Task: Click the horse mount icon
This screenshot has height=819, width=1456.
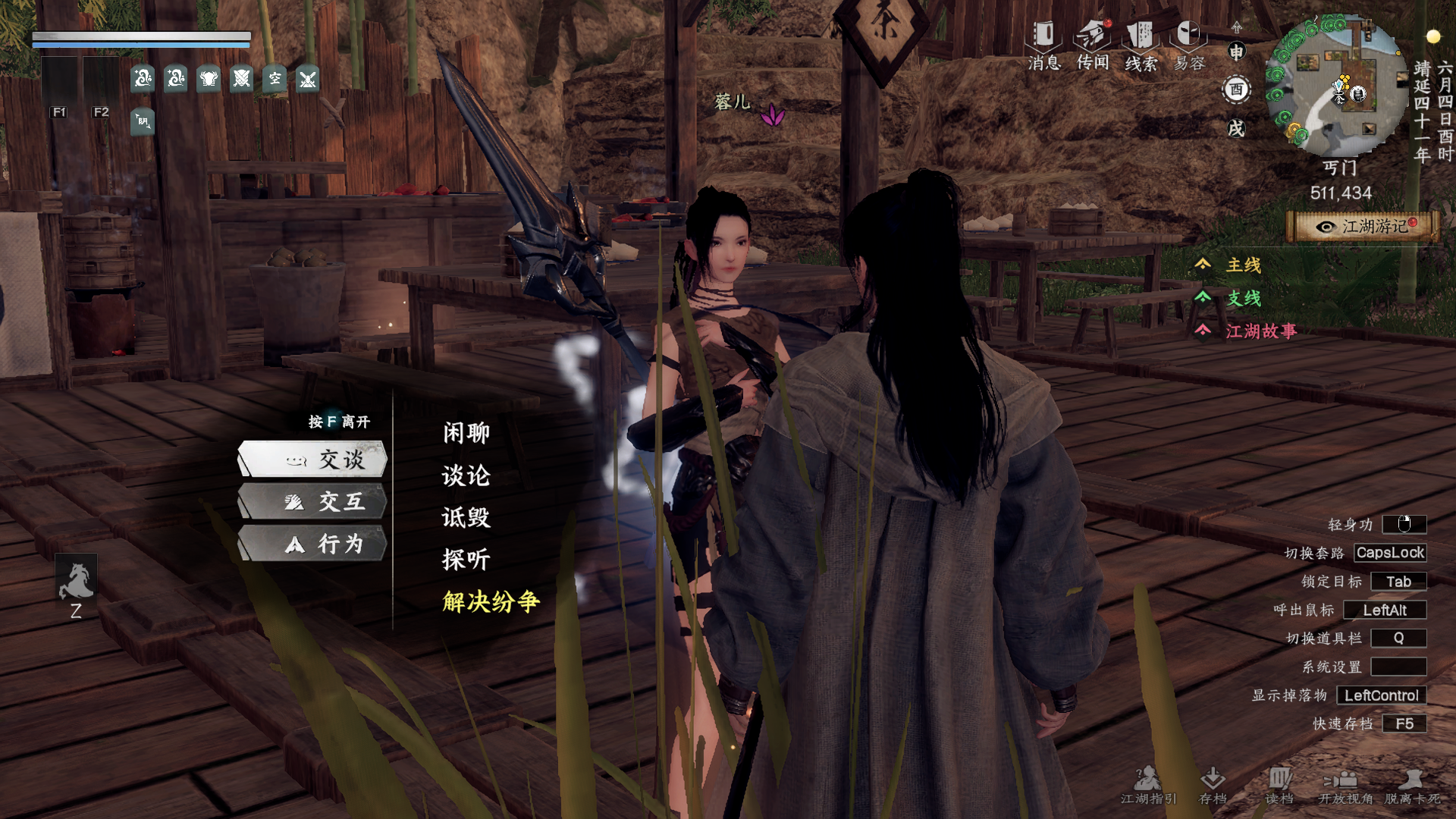Action: [x=76, y=580]
